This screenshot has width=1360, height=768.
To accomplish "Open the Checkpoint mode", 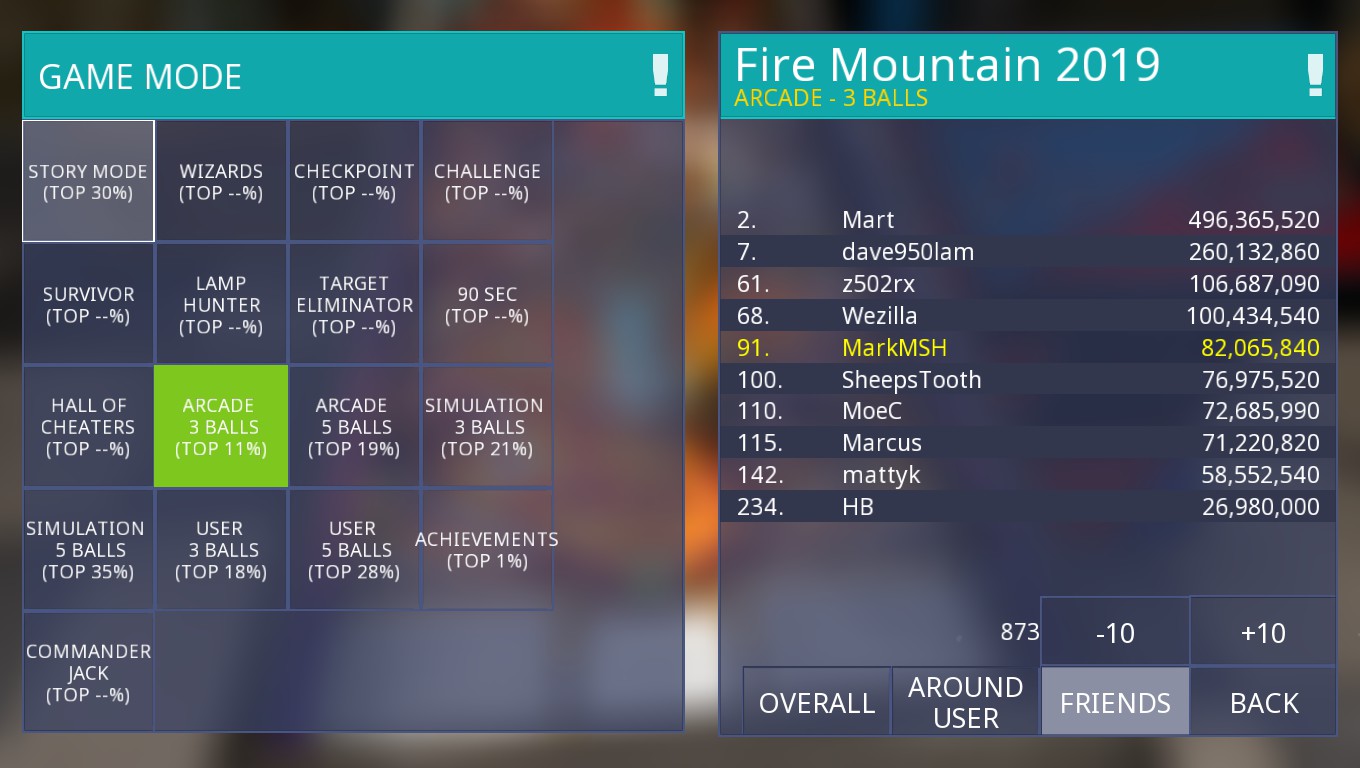I will (354, 181).
